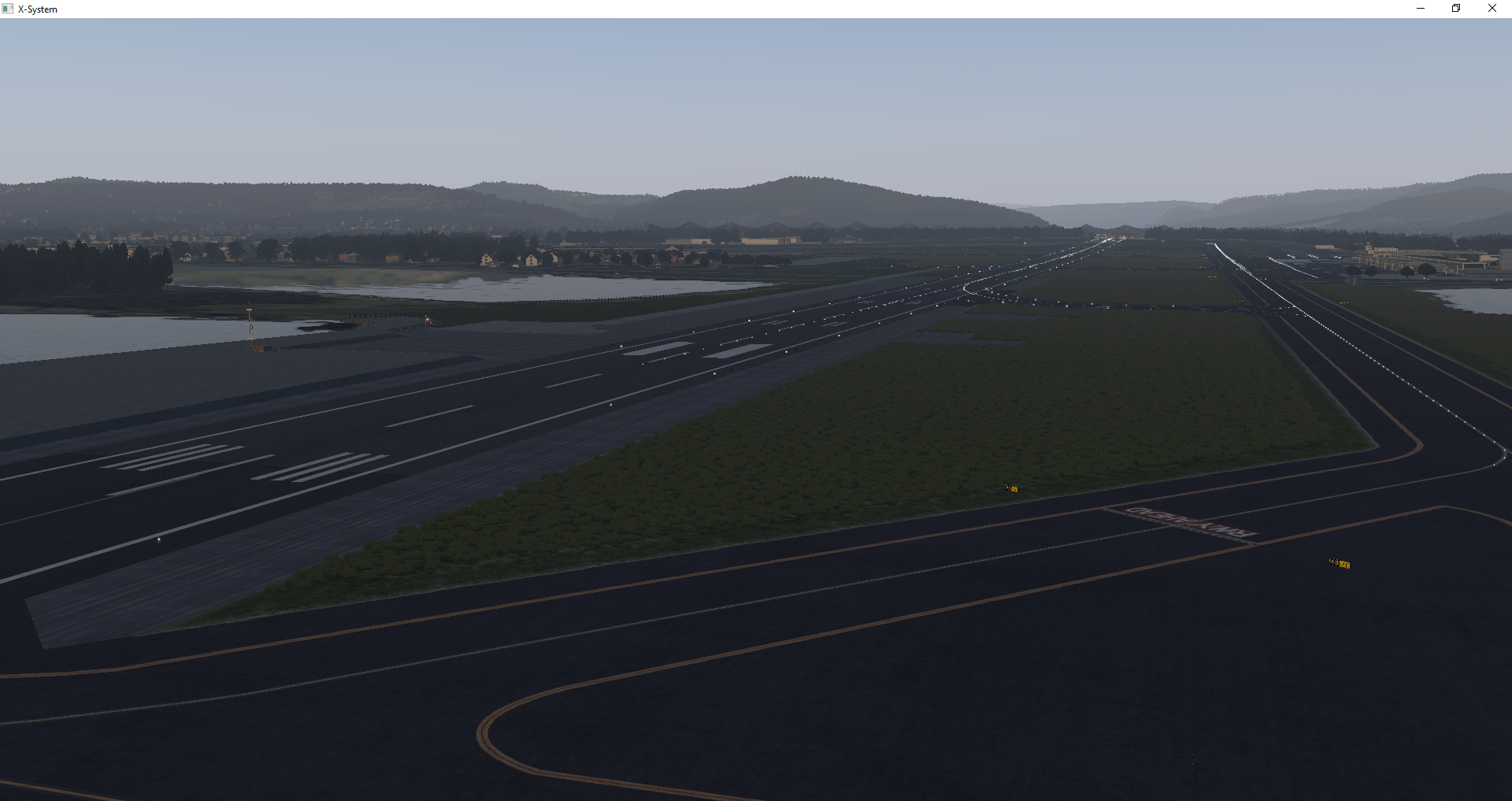This screenshot has height=801, width=1512.
Task: Click the X-System application icon in title bar
Action: point(9,9)
